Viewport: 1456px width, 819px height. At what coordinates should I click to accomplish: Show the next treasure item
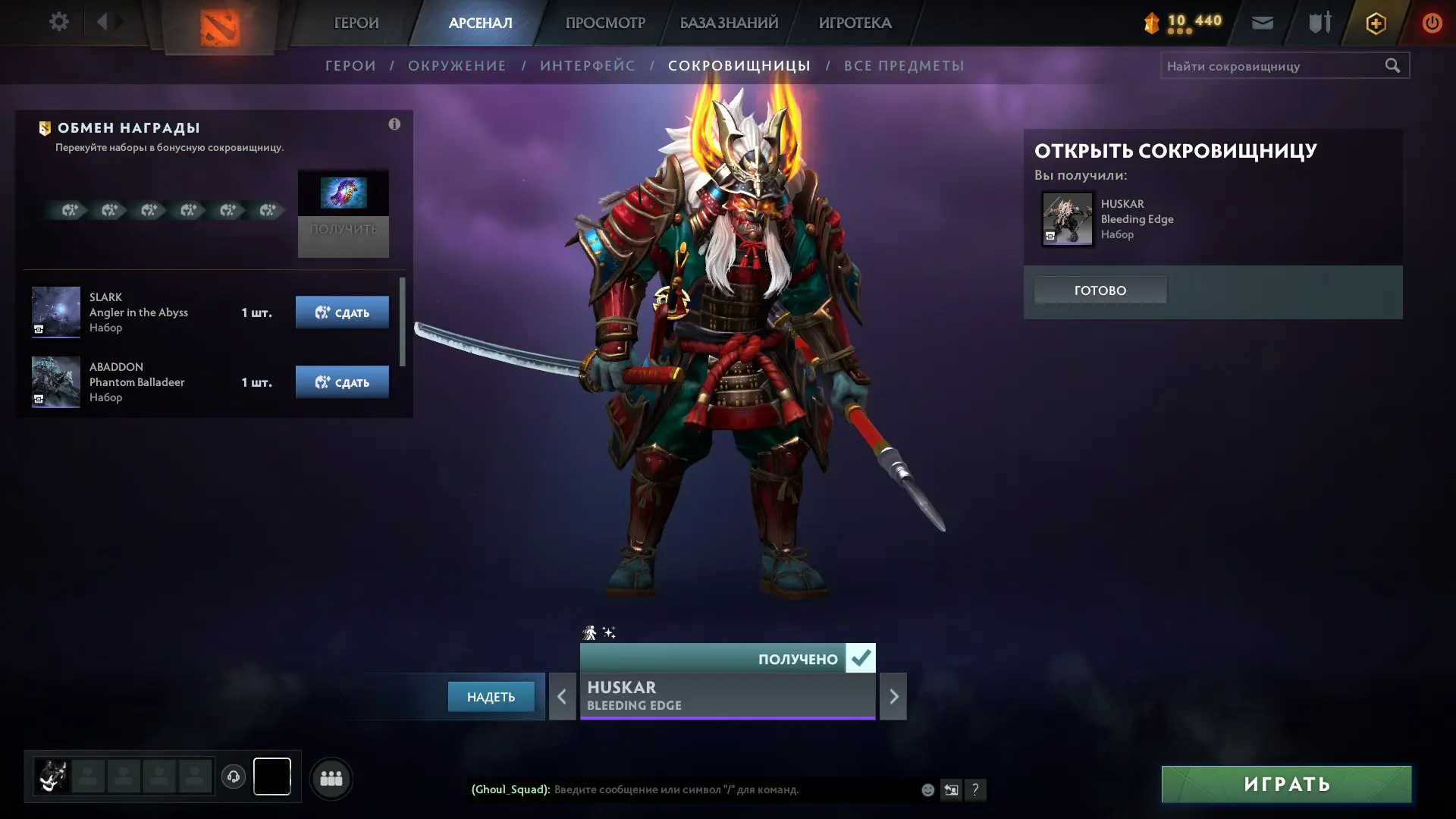click(x=893, y=696)
